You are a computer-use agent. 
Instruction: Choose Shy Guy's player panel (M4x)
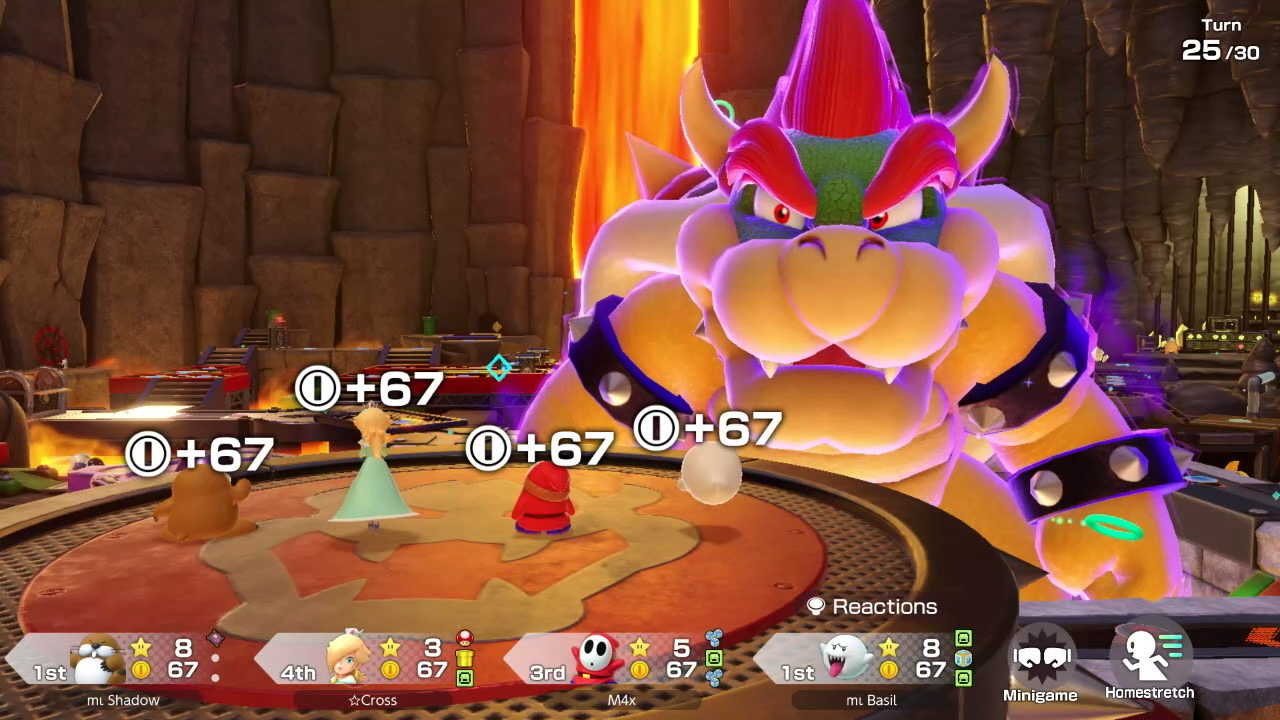tap(610, 659)
